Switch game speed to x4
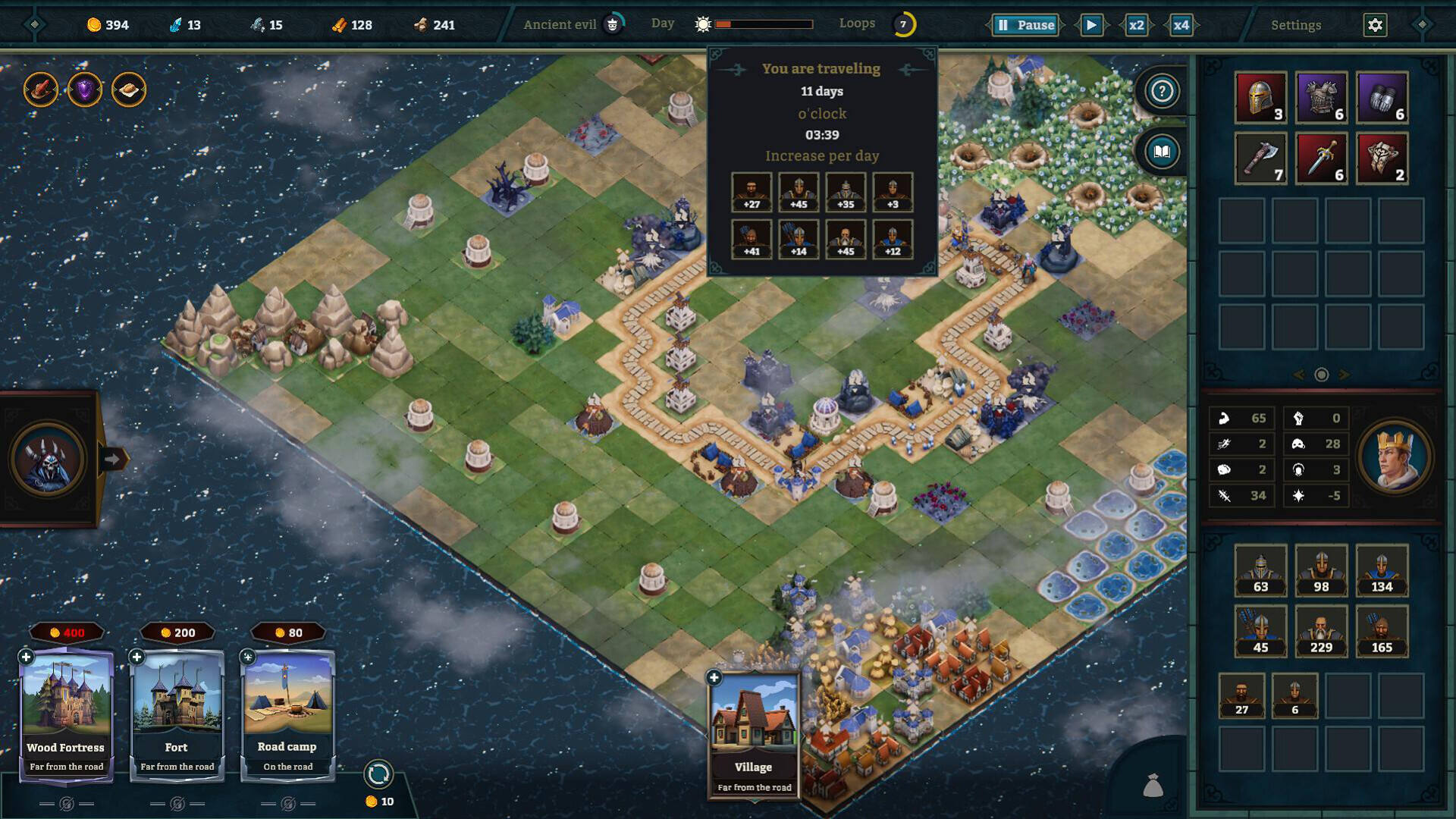The image size is (1456, 819). (x=1181, y=25)
